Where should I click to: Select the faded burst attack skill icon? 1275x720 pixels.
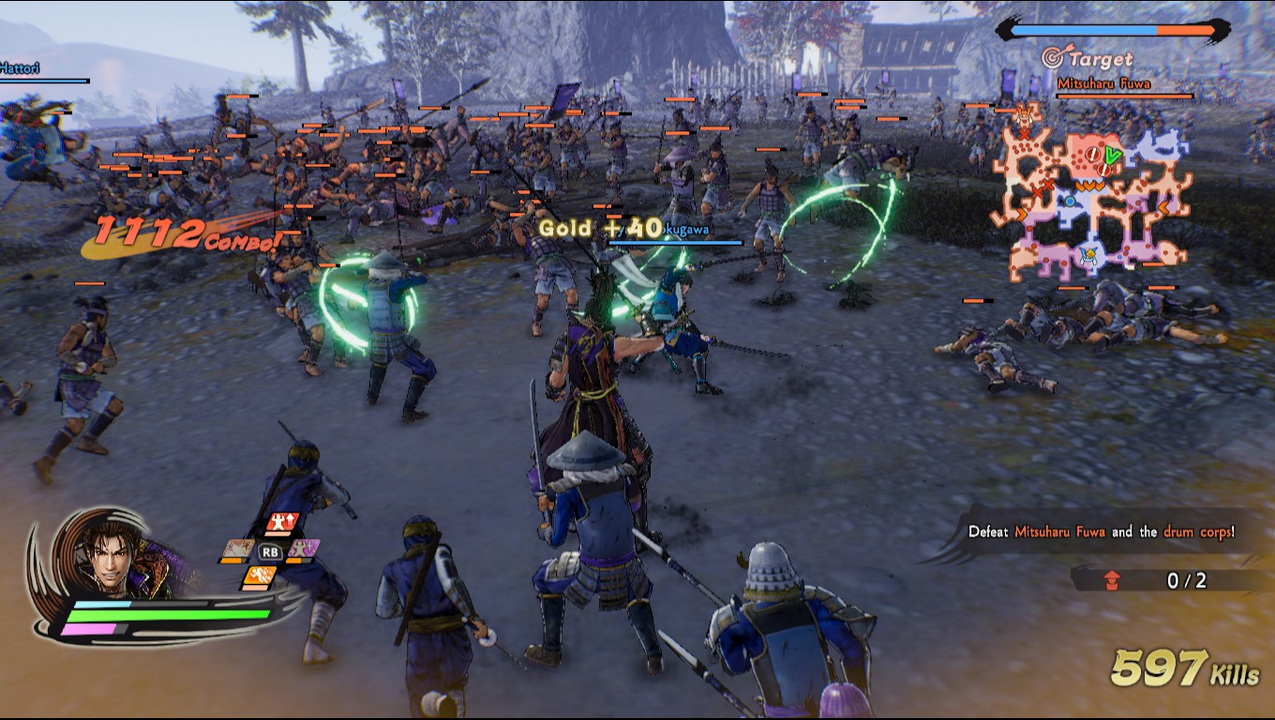point(238,550)
